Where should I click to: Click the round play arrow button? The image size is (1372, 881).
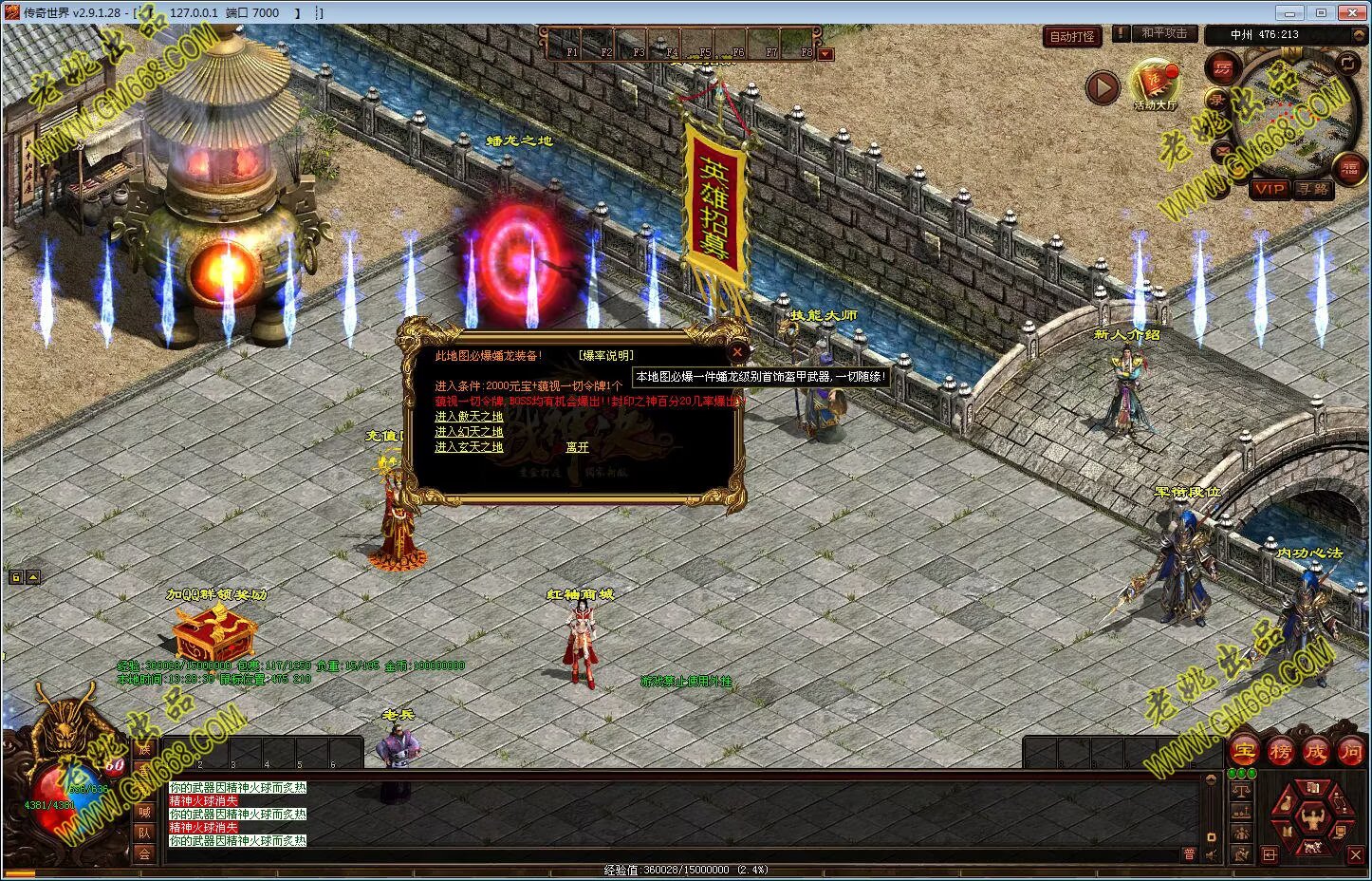tap(1103, 88)
